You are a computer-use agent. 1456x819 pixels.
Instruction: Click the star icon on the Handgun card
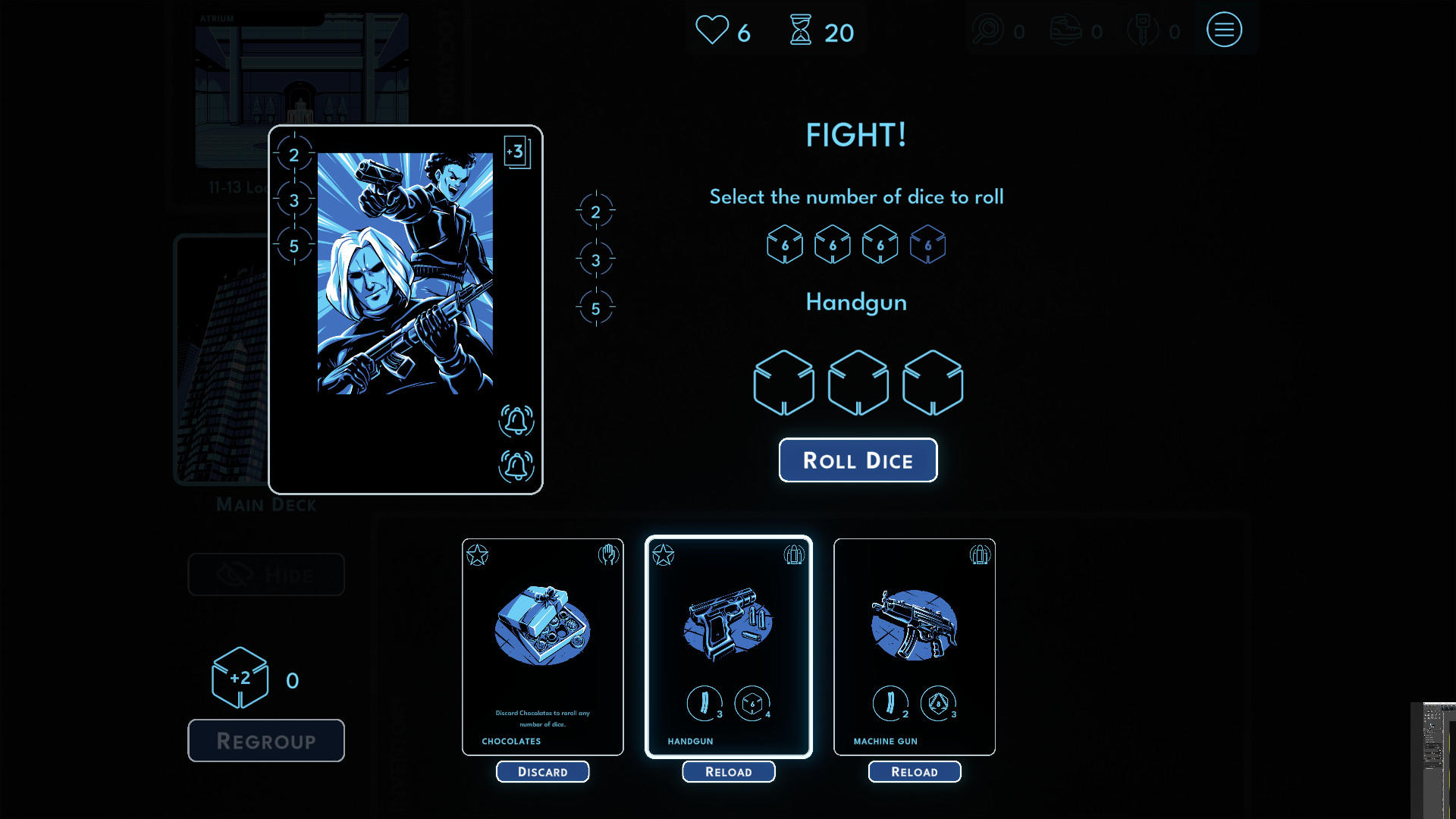[663, 554]
